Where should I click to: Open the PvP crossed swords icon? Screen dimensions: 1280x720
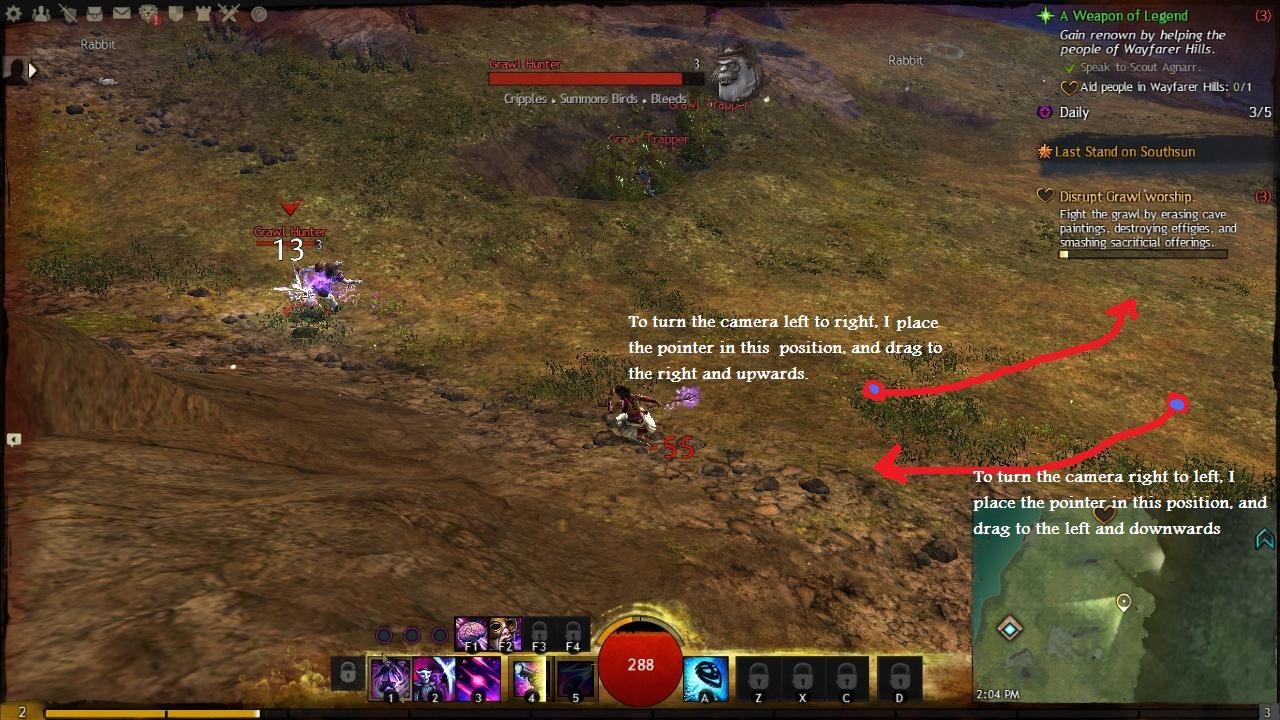(229, 14)
